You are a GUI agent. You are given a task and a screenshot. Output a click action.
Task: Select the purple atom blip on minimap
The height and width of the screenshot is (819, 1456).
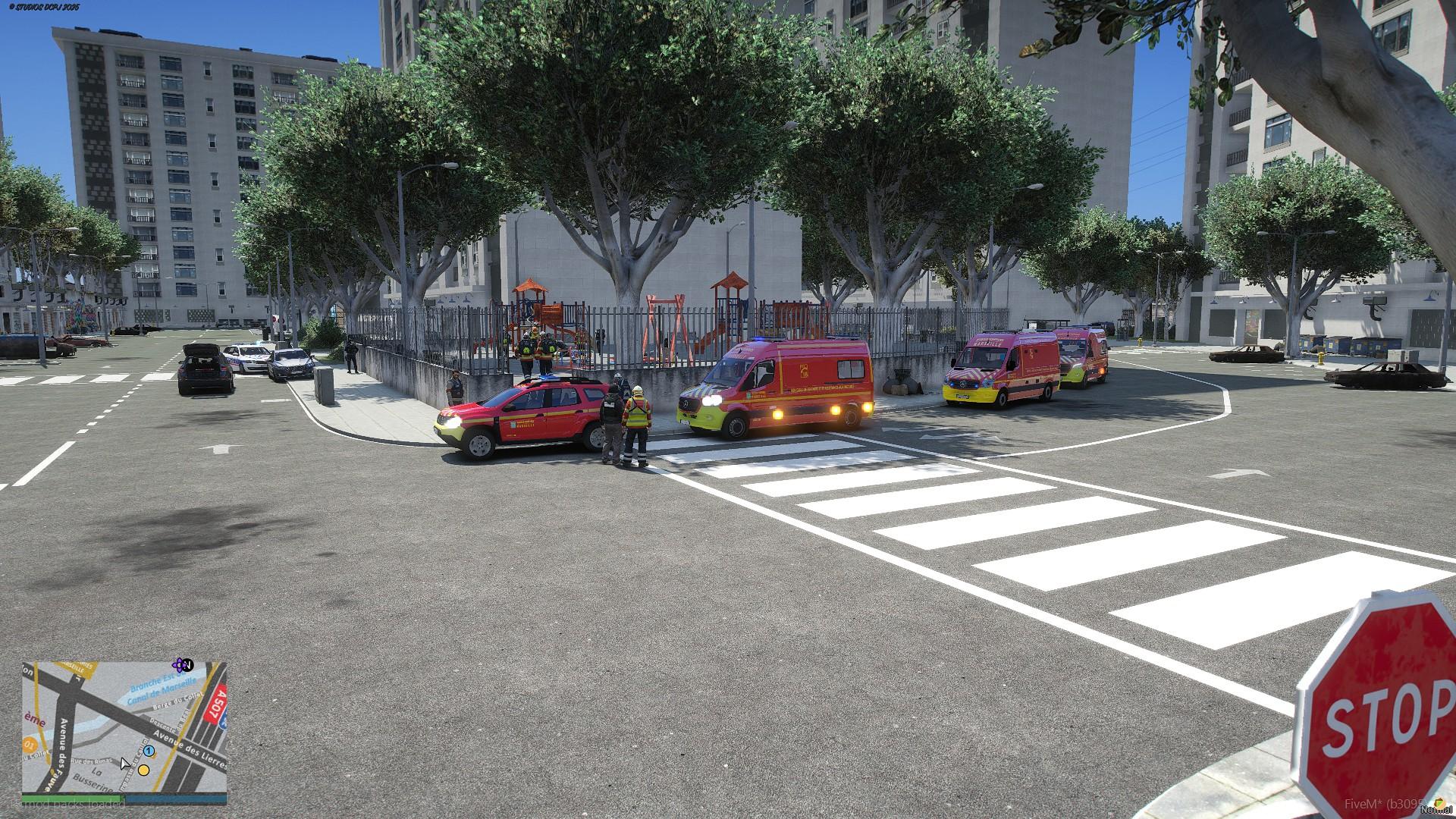[x=180, y=665]
